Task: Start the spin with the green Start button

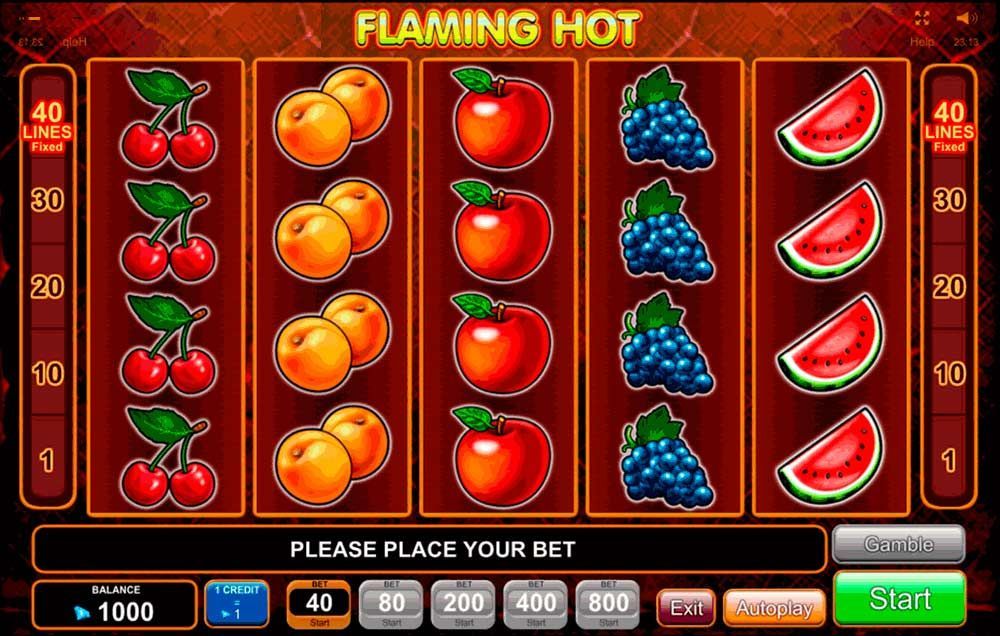Action: click(x=899, y=598)
